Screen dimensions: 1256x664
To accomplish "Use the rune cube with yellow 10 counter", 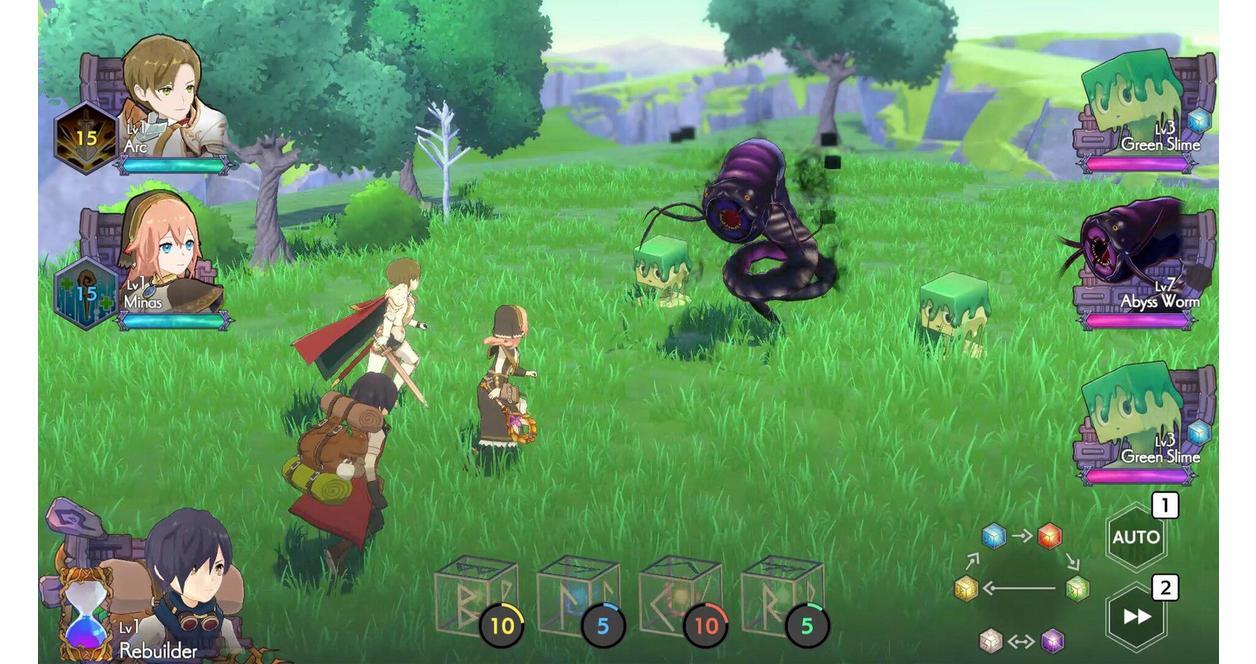I will tap(476, 598).
